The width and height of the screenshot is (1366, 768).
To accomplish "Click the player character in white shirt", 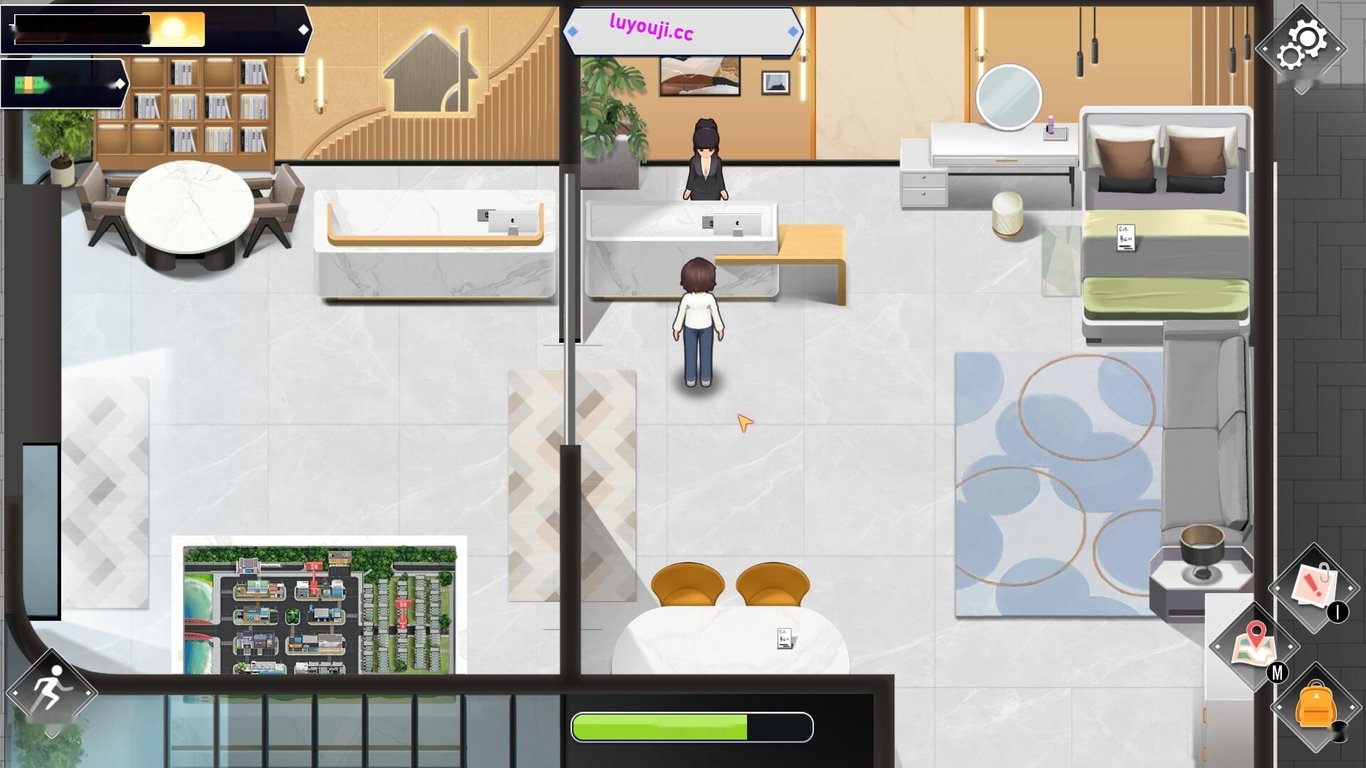I will [700, 320].
